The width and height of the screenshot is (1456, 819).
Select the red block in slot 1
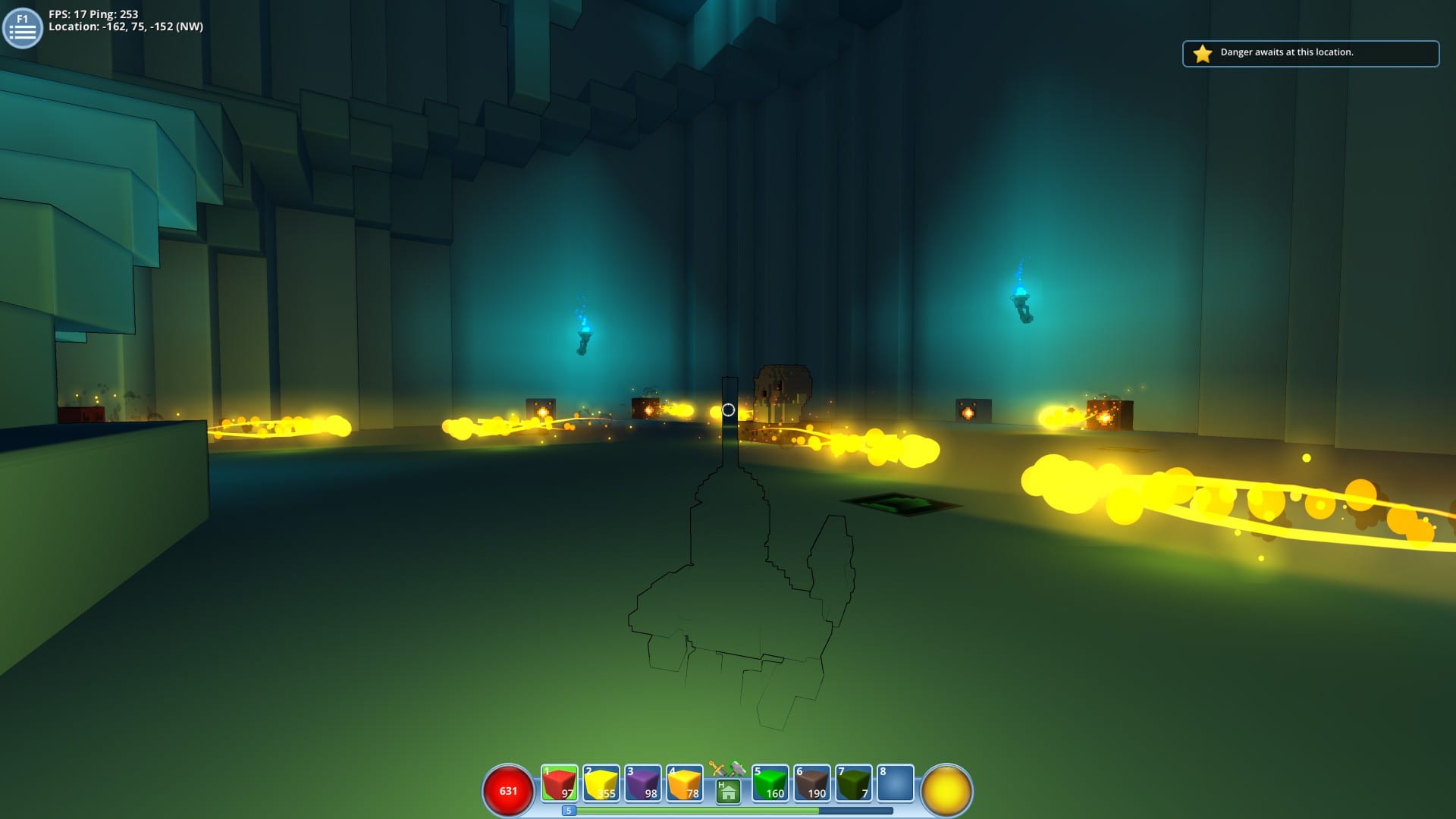pos(560,783)
